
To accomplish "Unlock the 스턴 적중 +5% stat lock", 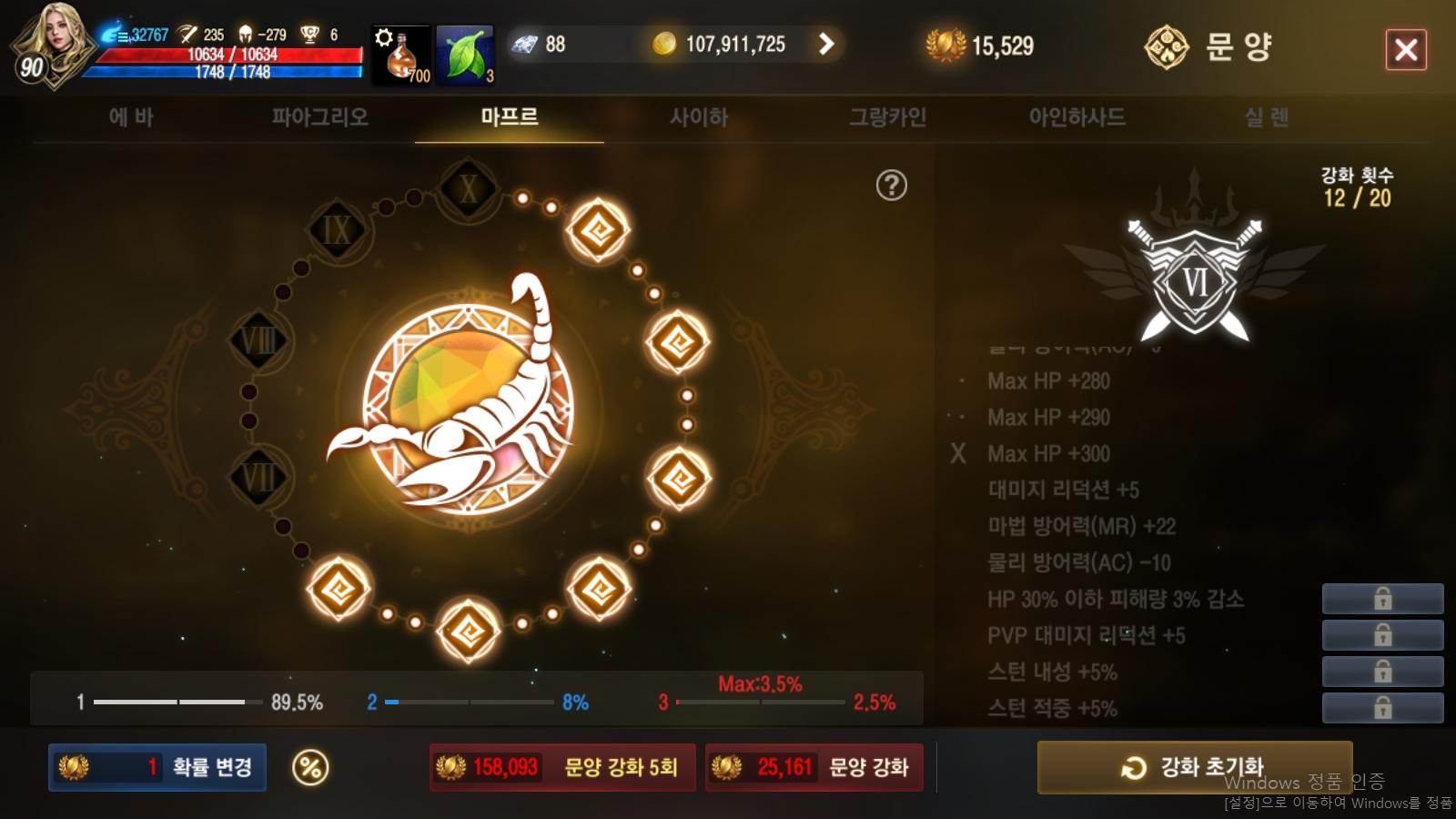I will 1384,708.
